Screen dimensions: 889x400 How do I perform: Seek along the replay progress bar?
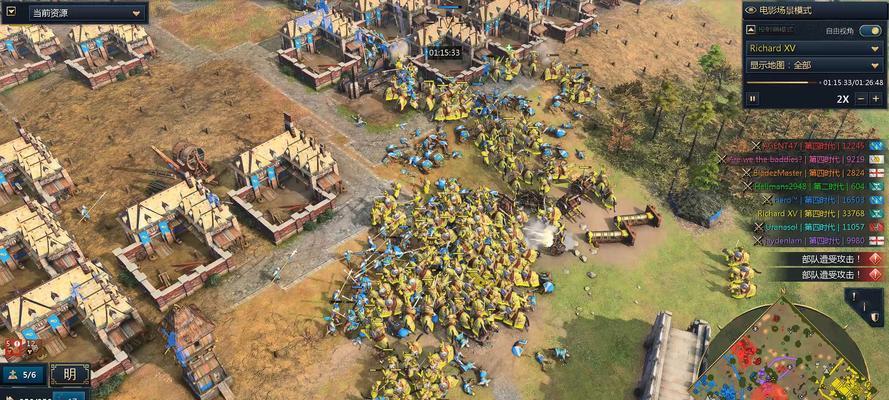790,82
